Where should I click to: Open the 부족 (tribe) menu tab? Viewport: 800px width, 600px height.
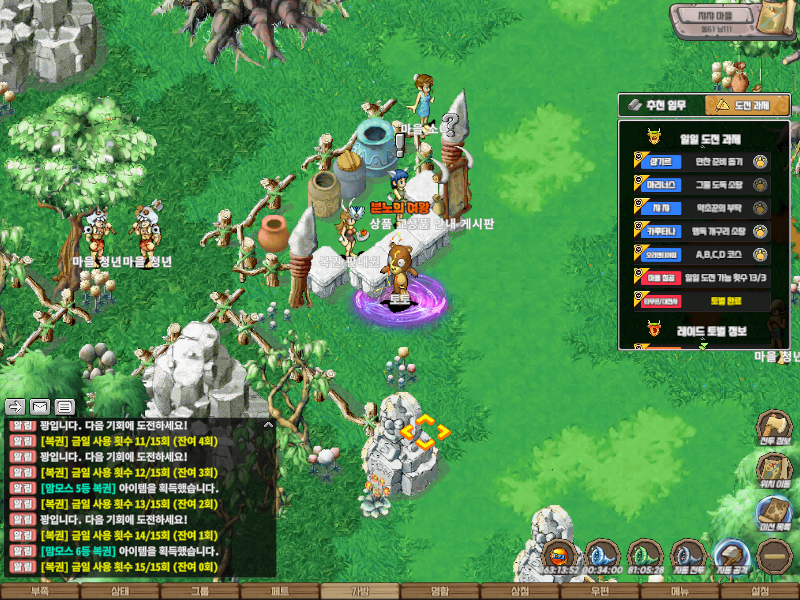pos(40,591)
